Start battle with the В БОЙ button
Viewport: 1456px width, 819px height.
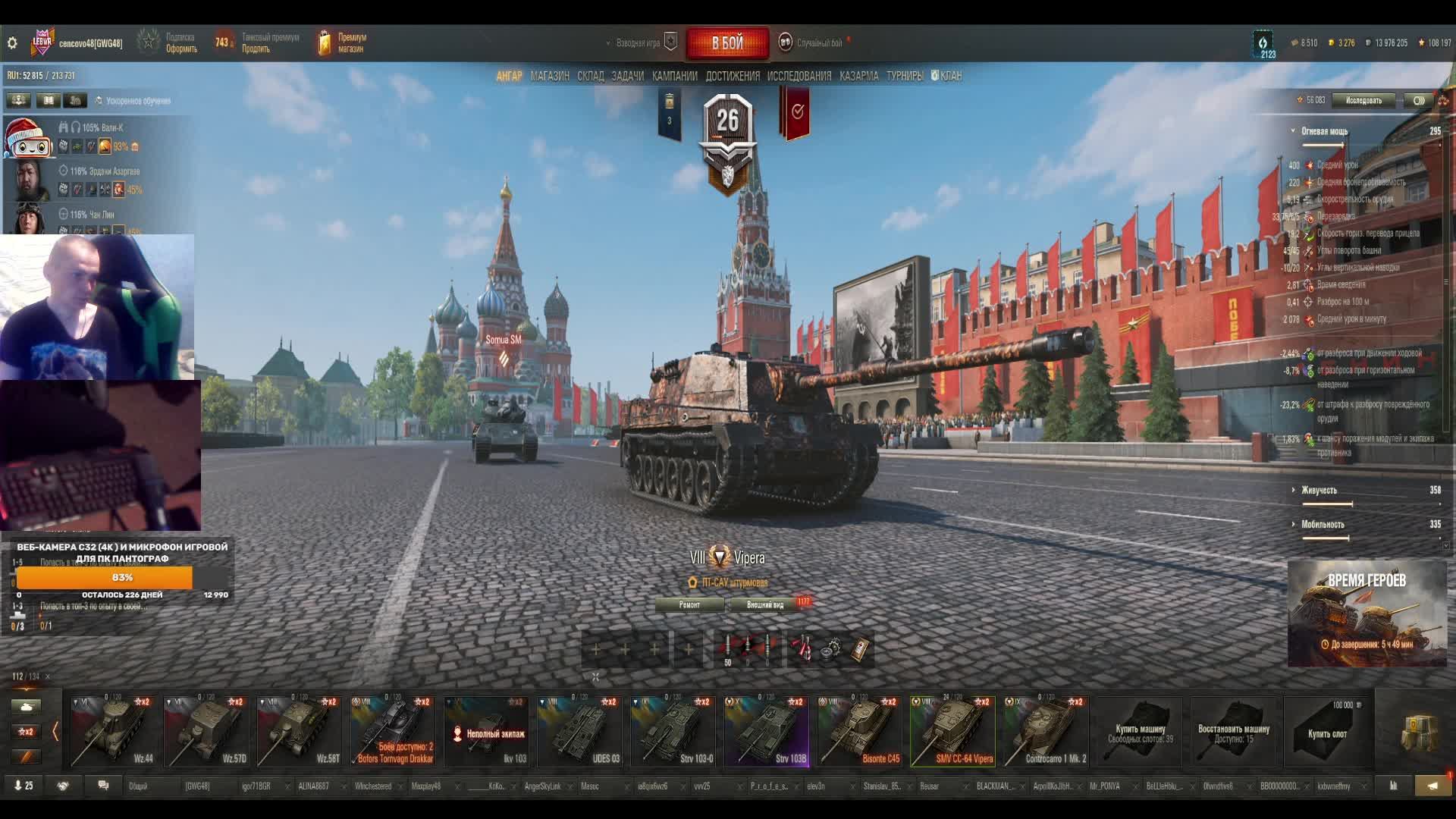[727, 43]
